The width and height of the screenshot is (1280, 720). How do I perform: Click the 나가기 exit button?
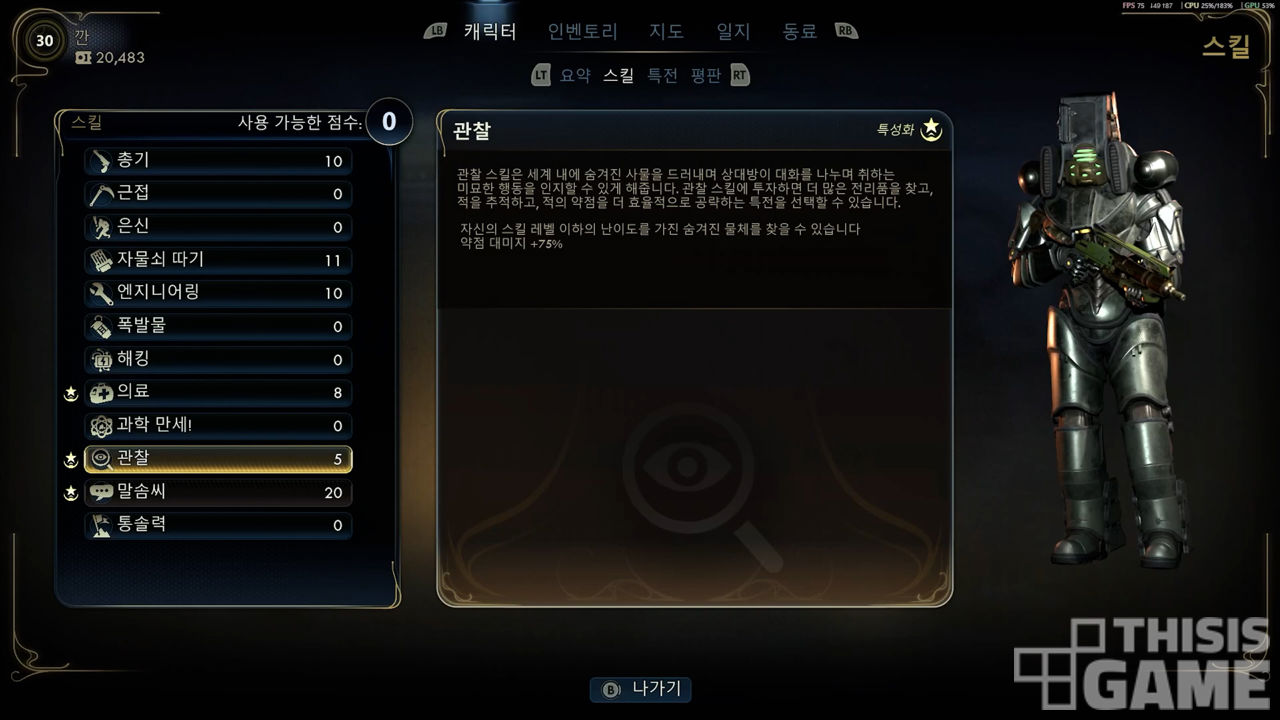pyautogui.click(x=641, y=689)
